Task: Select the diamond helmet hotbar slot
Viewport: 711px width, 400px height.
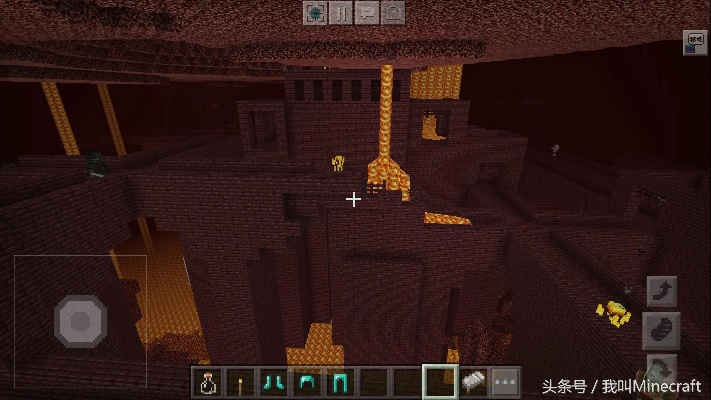Action: (306, 381)
